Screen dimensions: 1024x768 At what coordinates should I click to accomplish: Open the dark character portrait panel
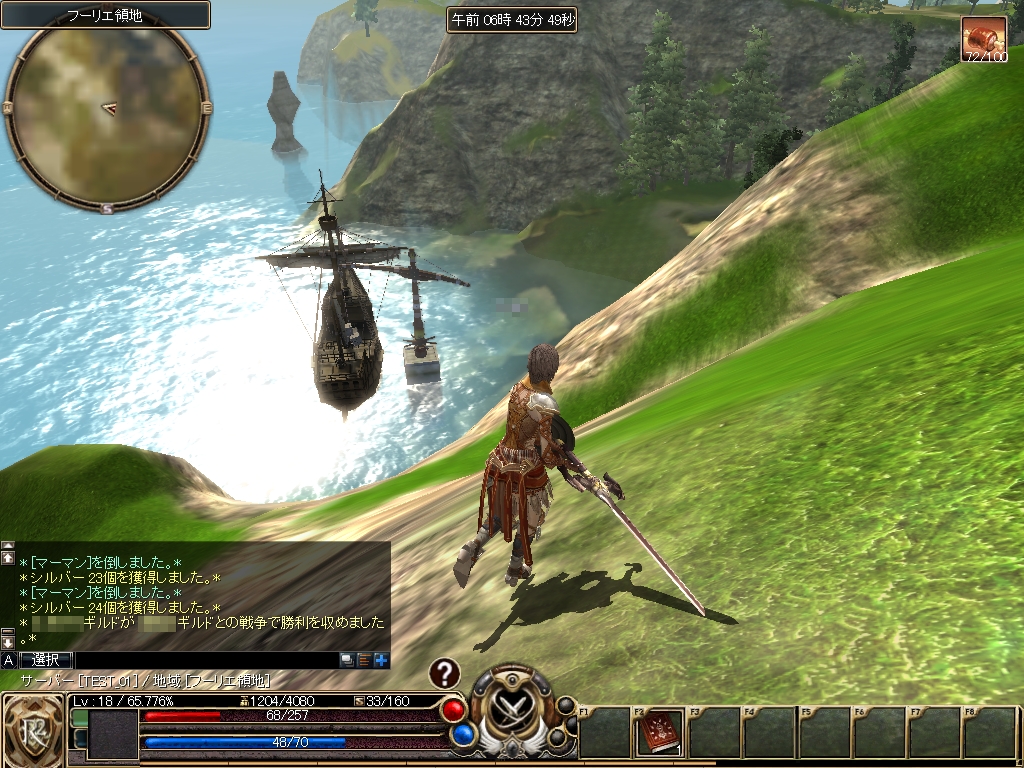click(113, 734)
